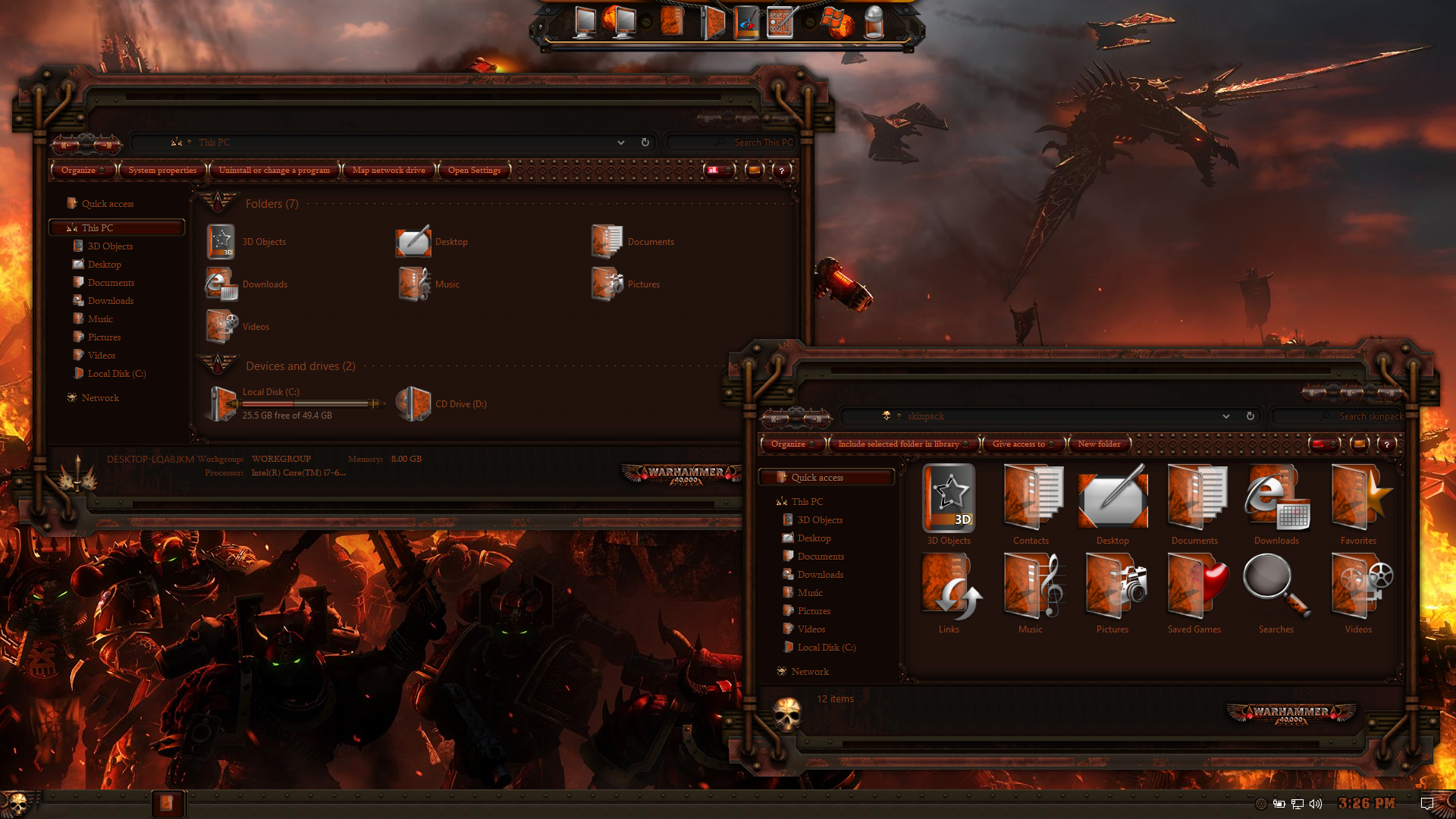Open the Contacts folder

pyautogui.click(x=1031, y=504)
